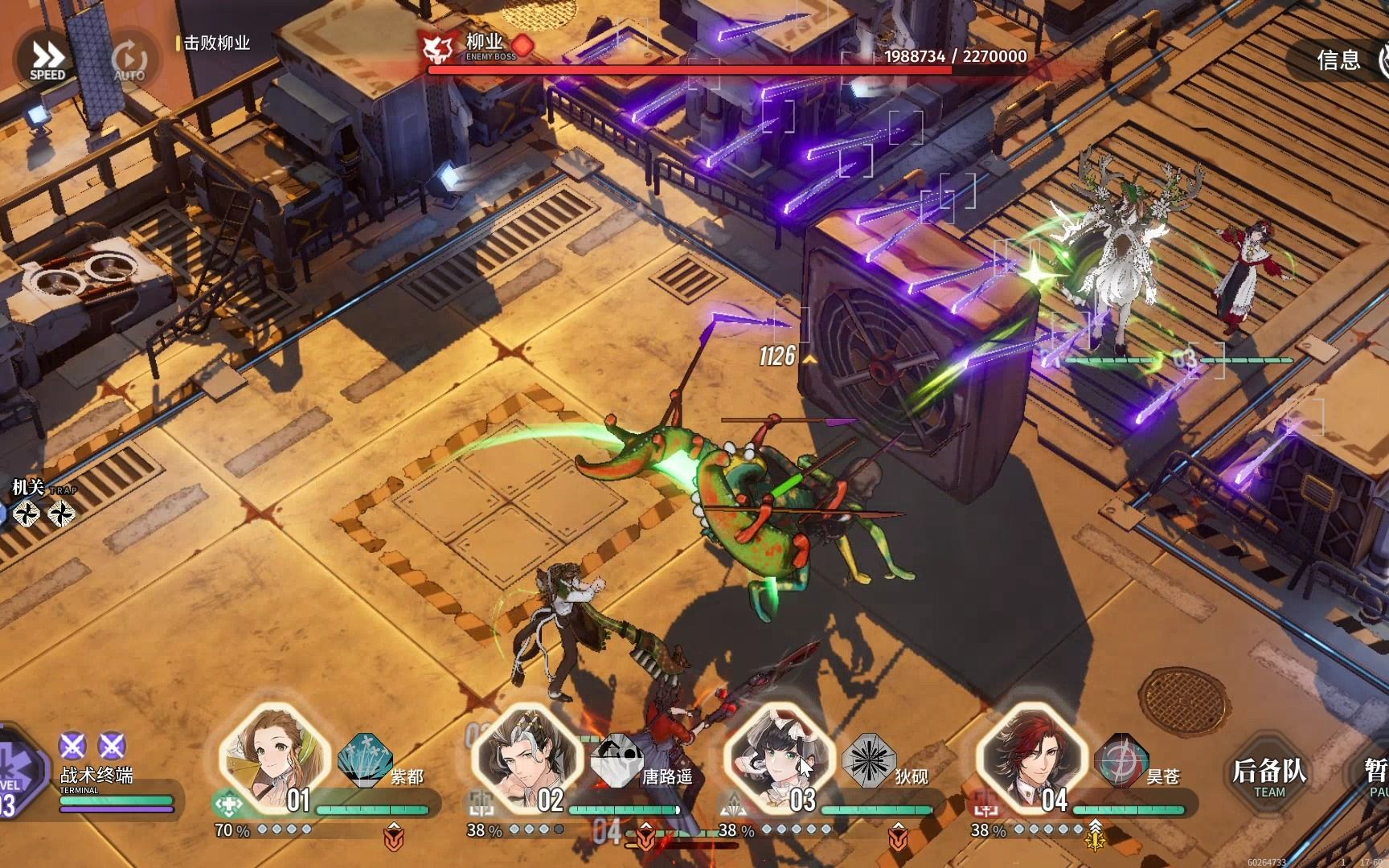Open the 后备队 TEAM reserve panel
Image resolution: width=1389 pixels, height=868 pixels.
pos(1269,775)
